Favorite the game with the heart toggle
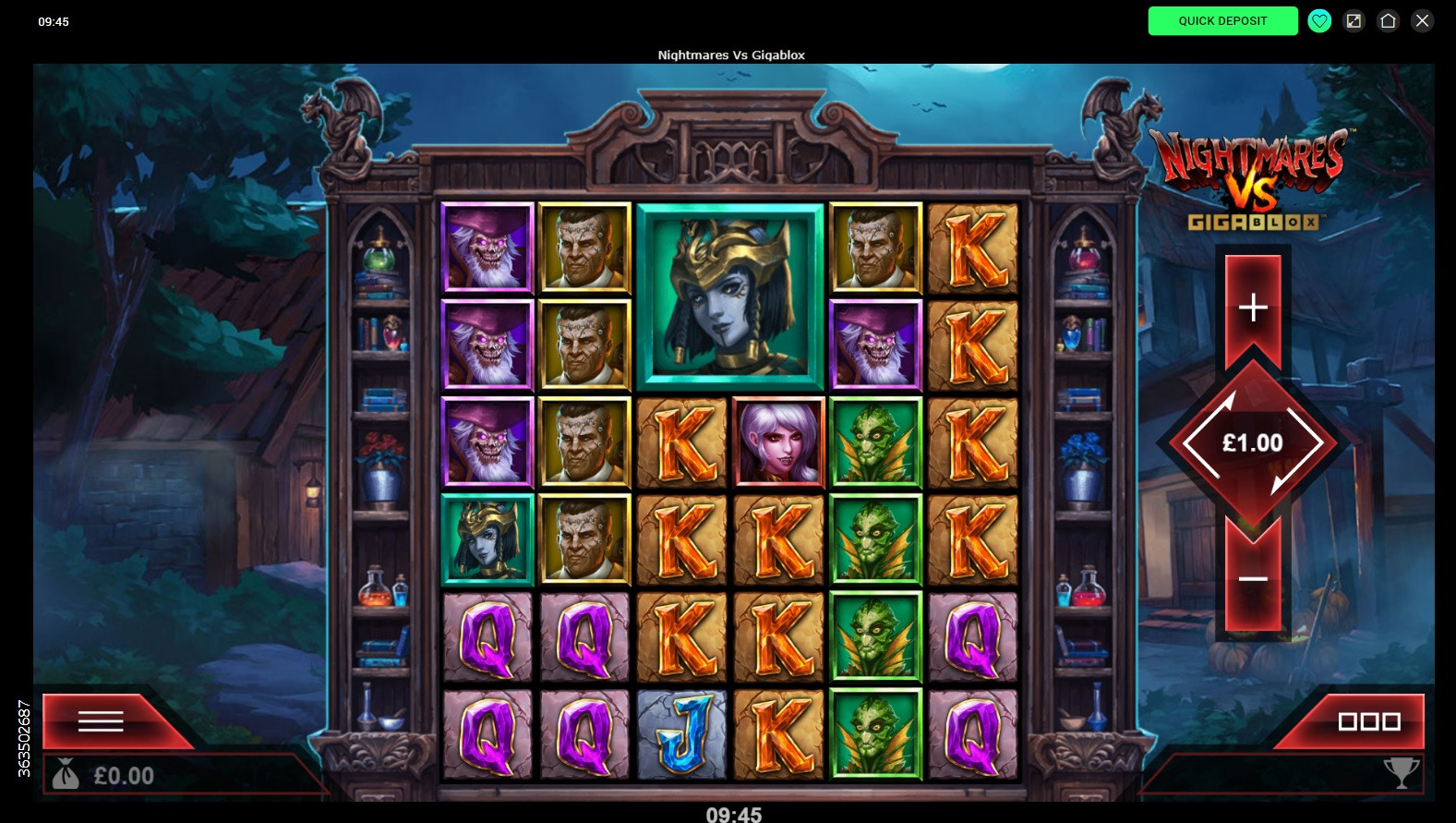1456x823 pixels. click(1318, 20)
